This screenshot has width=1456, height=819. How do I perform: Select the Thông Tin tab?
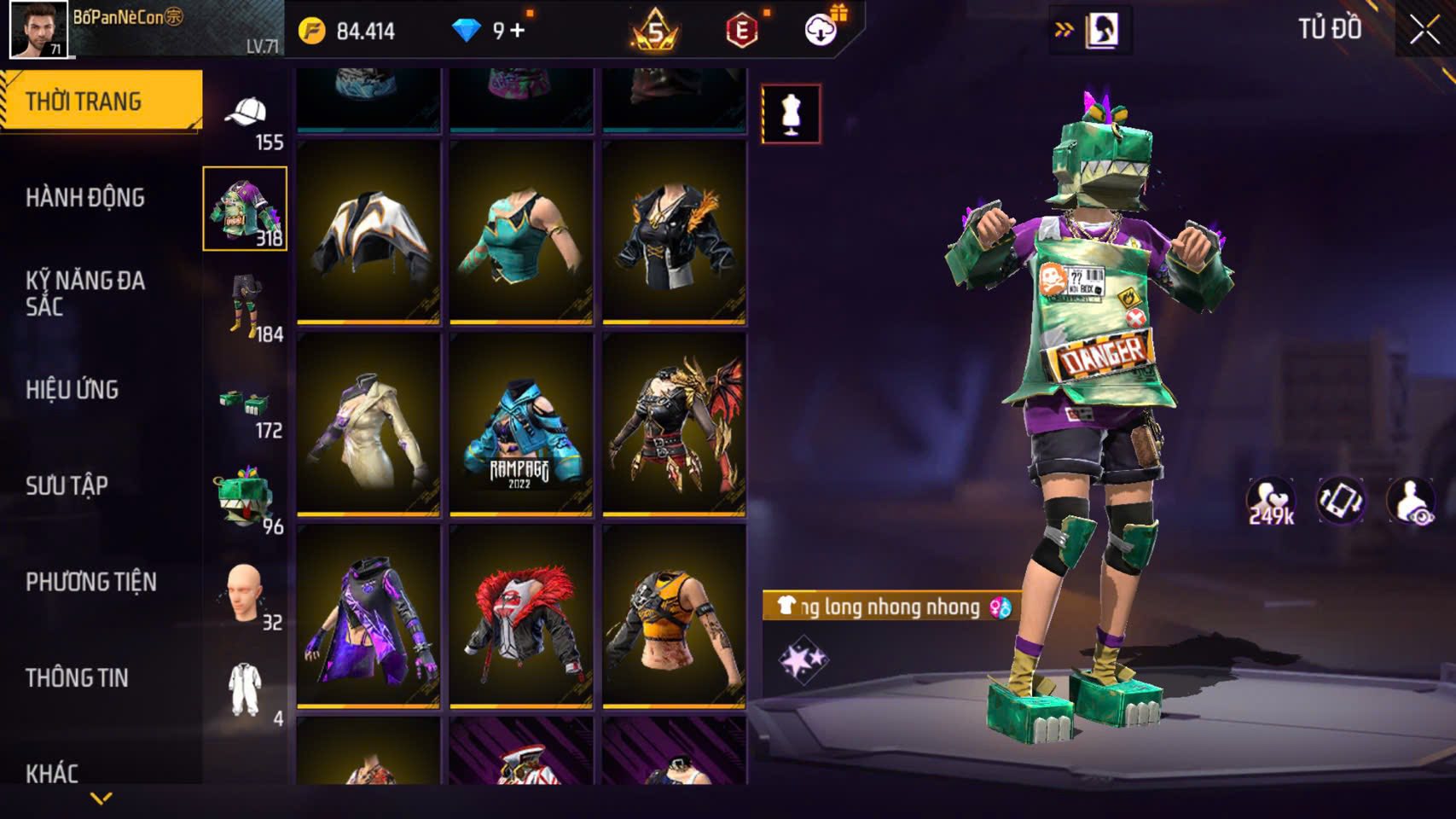(77, 678)
